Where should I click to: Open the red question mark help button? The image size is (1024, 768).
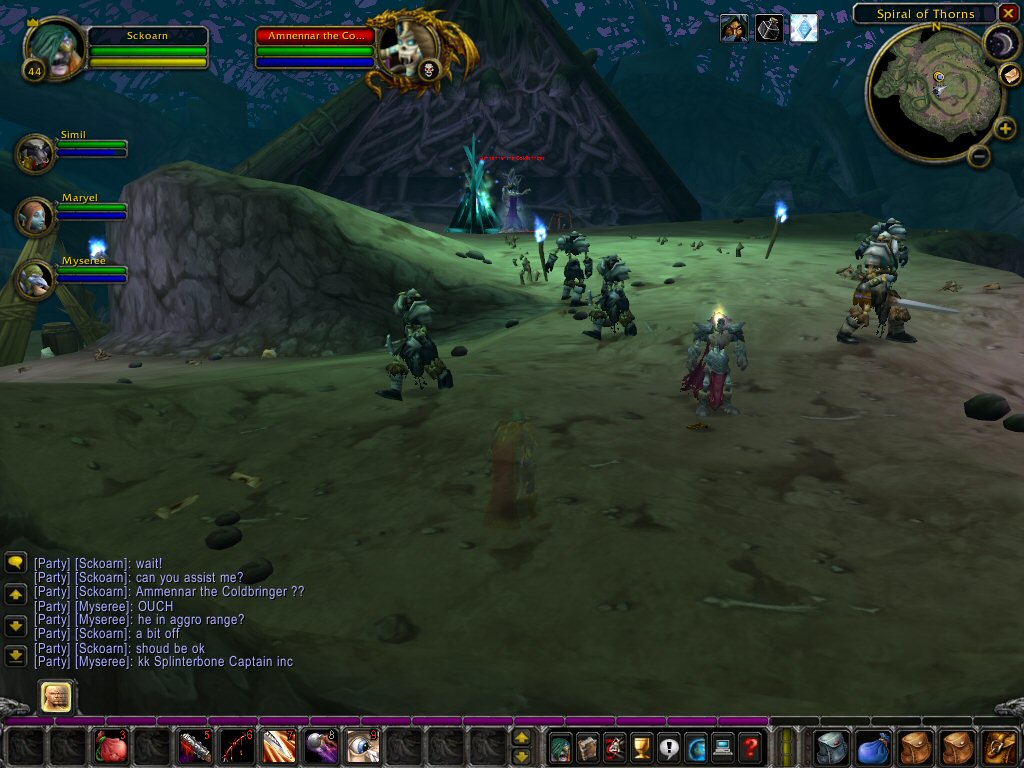point(750,747)
